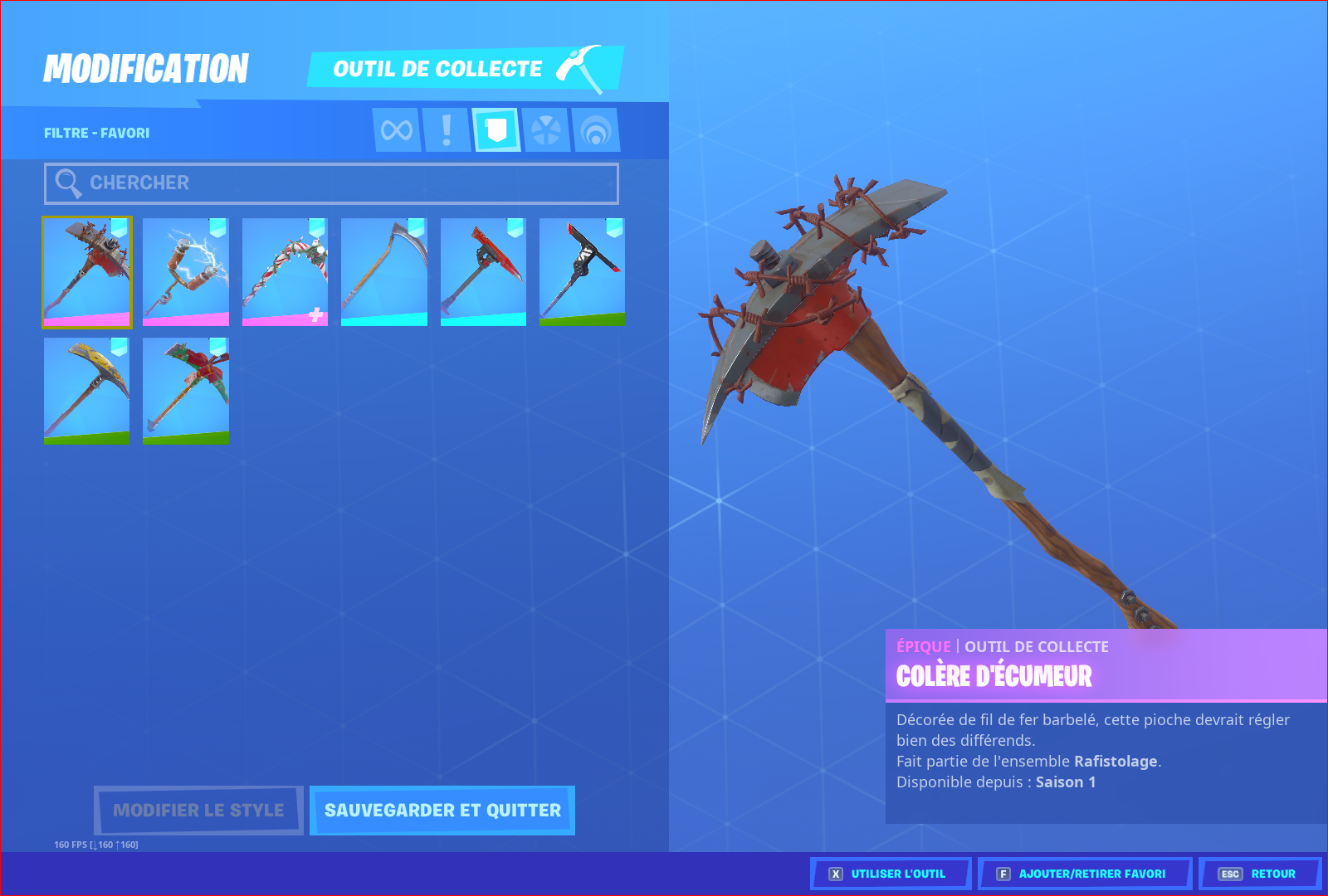Choose the red-bladed pickaxe tile

click(483, 272)
